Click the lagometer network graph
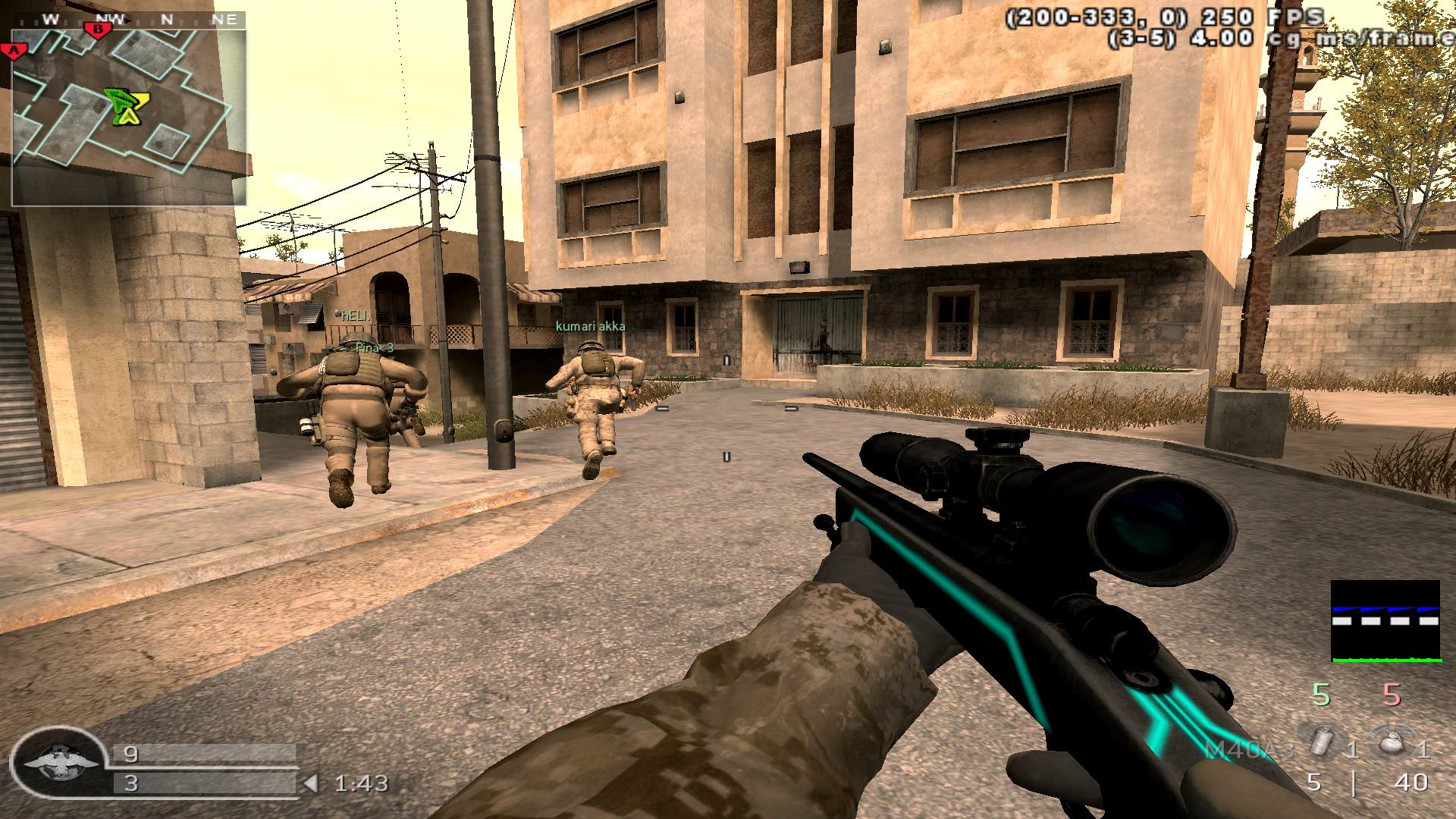This screenshot has width=1456, height=819. click(x=1385, y=622)
